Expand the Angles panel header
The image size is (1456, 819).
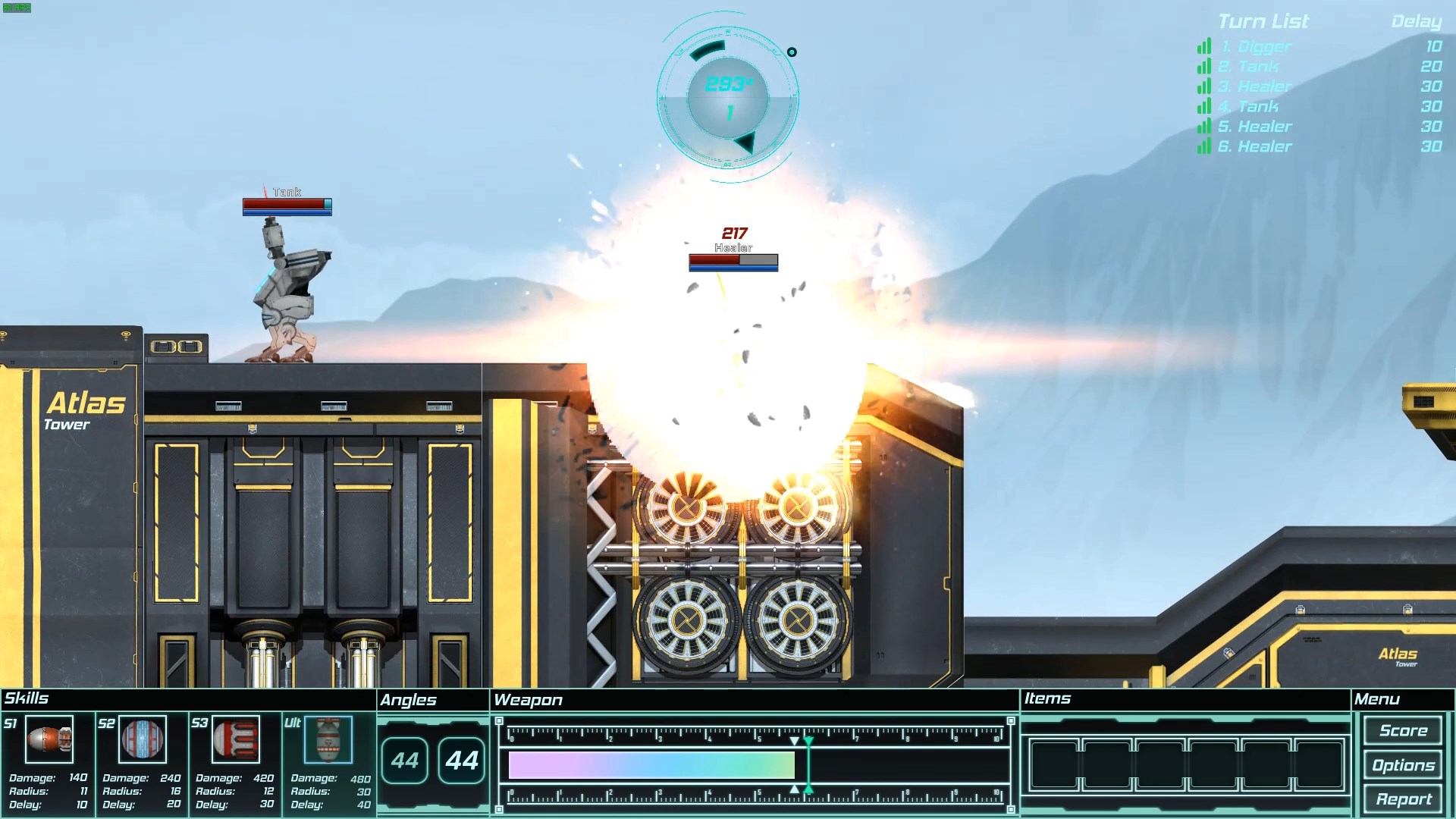(410, 700)
